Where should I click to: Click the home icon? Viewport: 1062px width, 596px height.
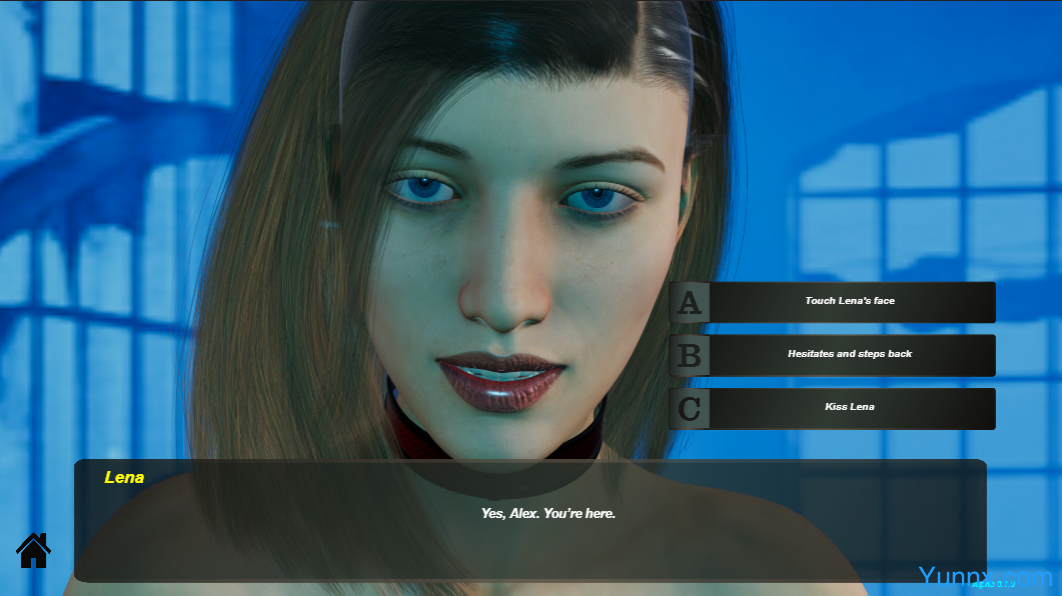point(33,549)
